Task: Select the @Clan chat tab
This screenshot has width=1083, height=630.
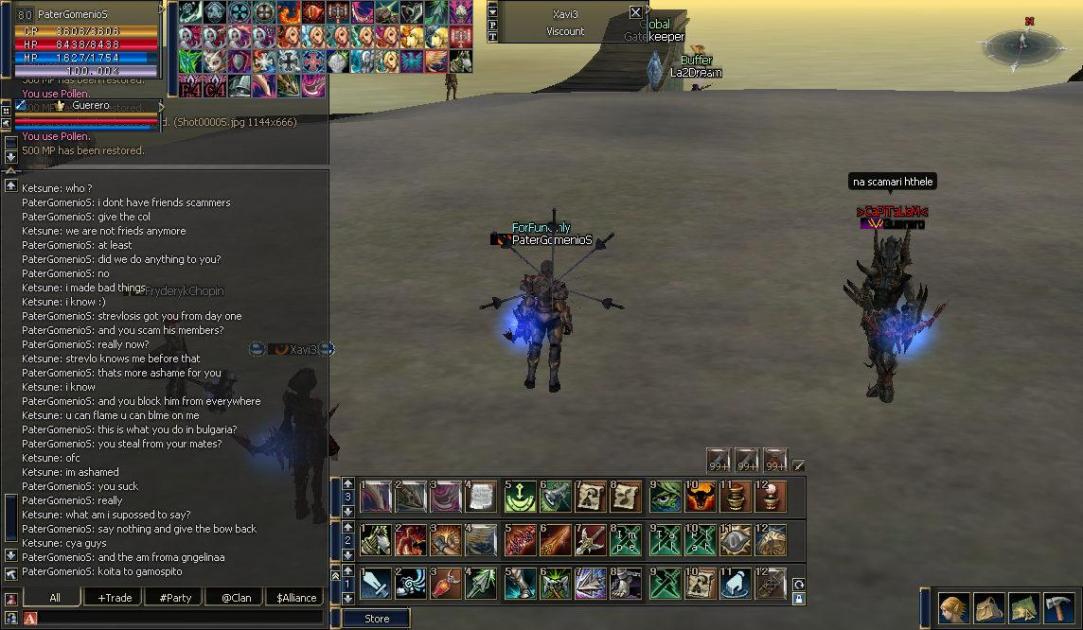Action: pyautogui.click(x=235, y=598)
